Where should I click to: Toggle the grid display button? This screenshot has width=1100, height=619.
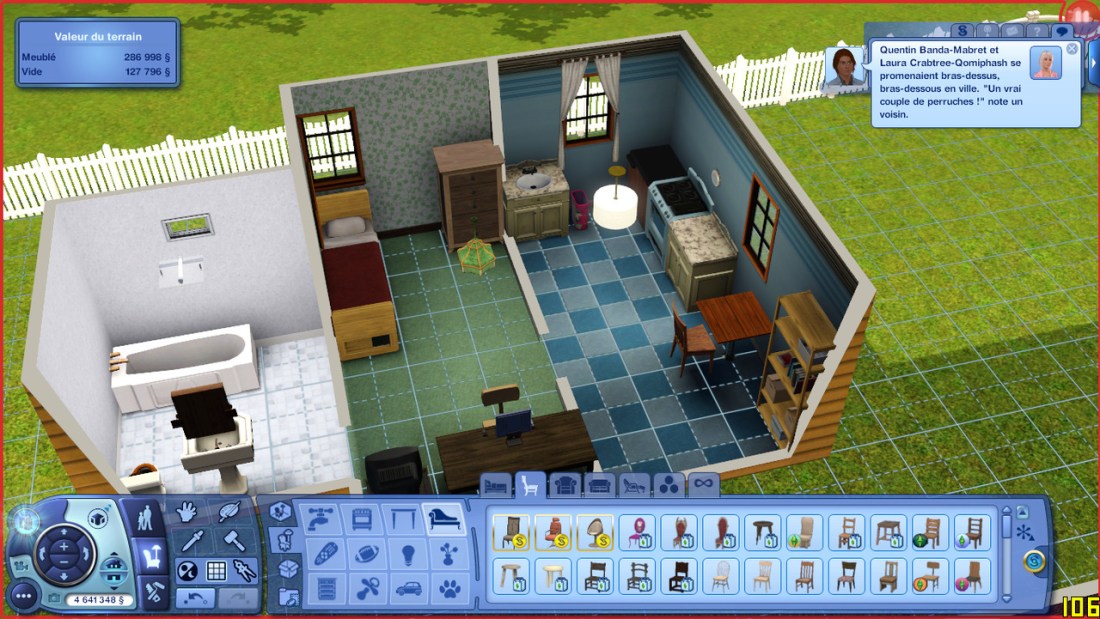click(216, 571)
